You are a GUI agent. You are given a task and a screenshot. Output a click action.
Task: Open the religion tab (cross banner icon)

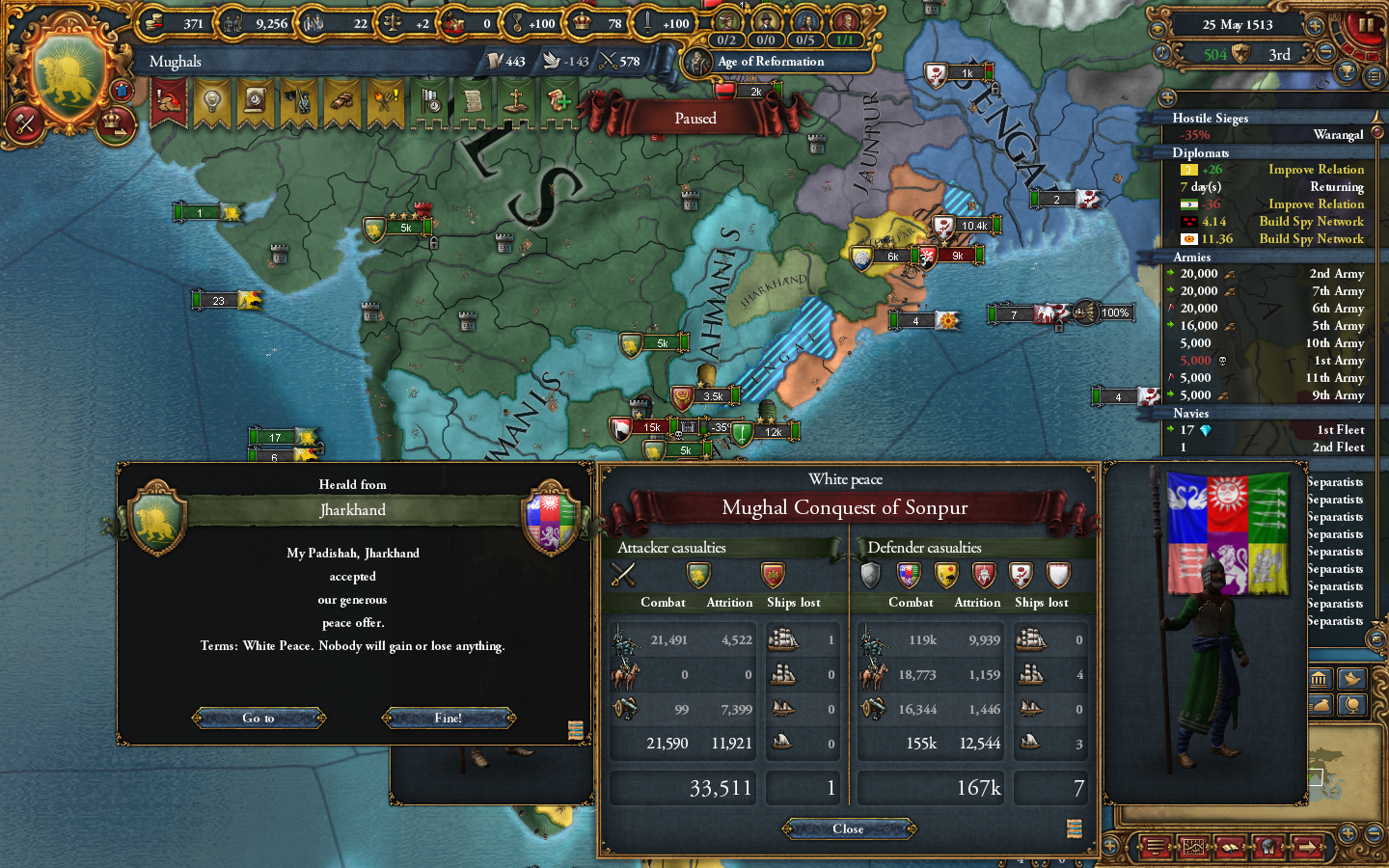(x=516, y=101)
